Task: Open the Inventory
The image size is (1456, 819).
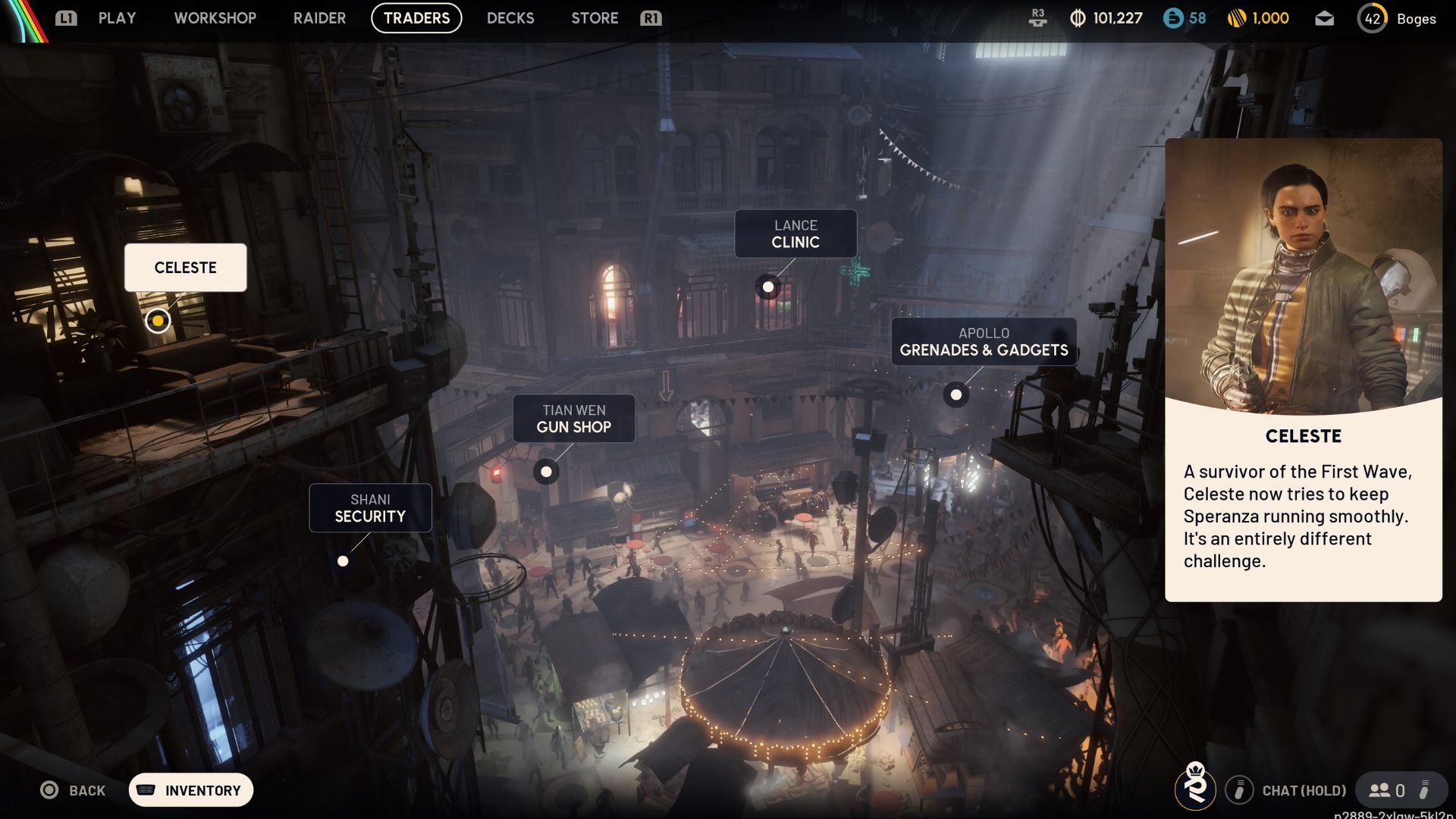Action: 191,790
